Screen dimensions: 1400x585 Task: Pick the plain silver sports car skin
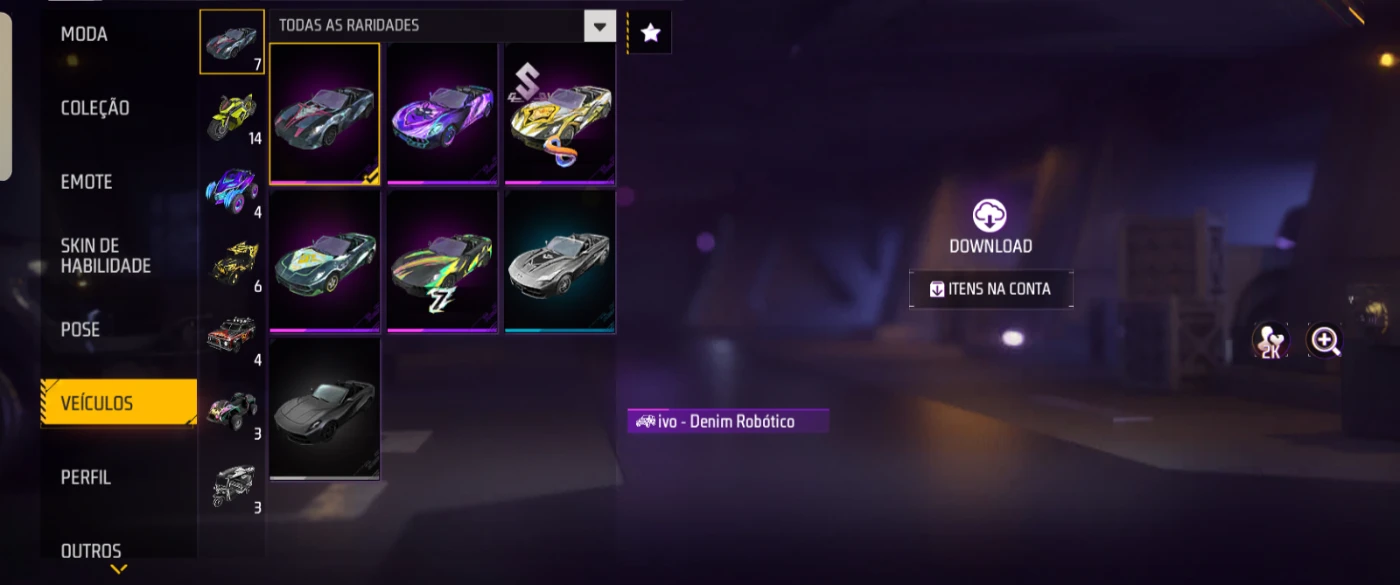tap(560, 261)
